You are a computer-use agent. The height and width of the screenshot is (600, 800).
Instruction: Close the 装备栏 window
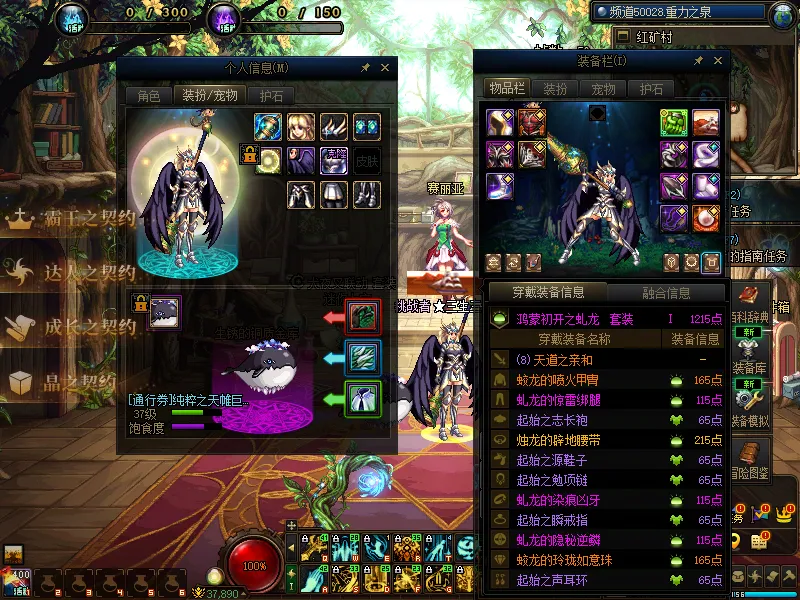[715, 62]
